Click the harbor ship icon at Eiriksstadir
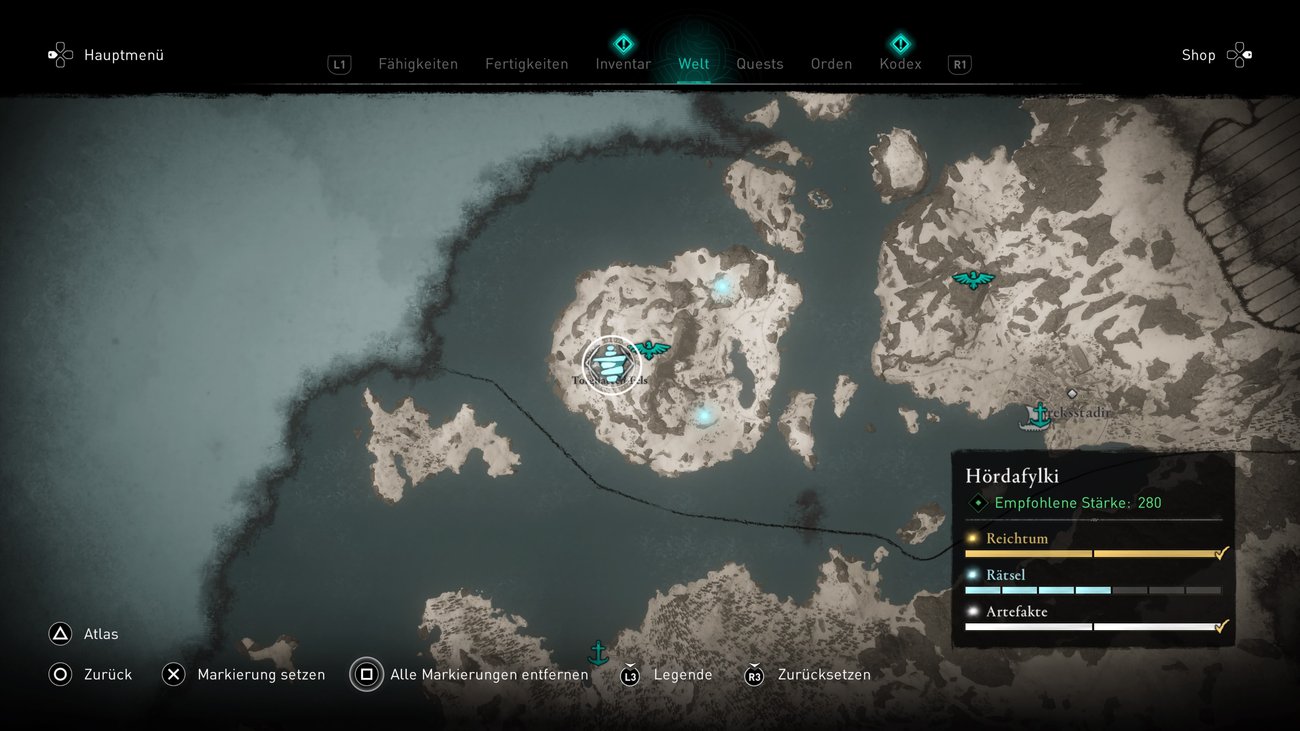The height and width of the screenshot is (731, 1300). coord(1039,415)
